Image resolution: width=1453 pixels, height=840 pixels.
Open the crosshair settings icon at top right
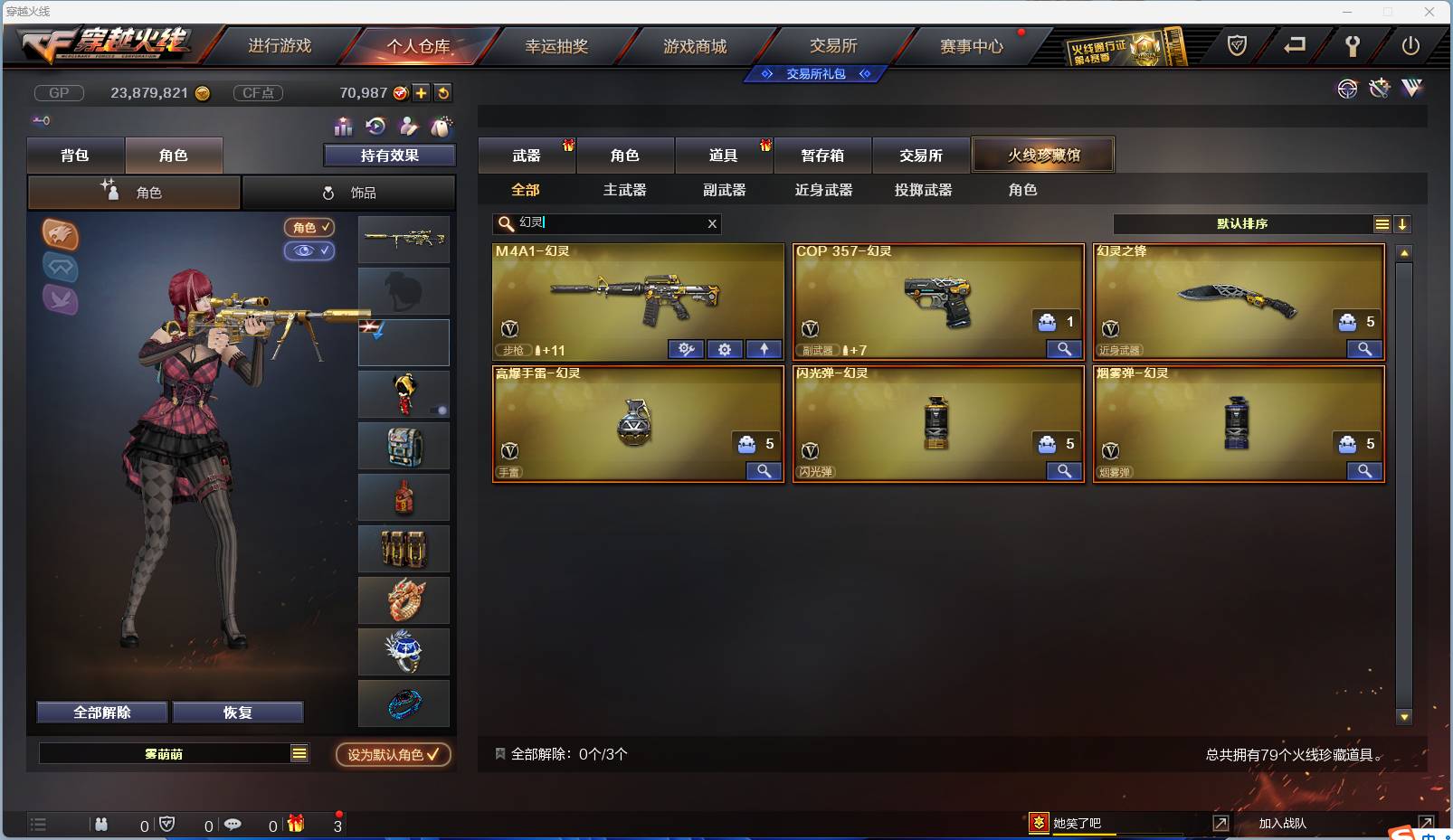1348,89
